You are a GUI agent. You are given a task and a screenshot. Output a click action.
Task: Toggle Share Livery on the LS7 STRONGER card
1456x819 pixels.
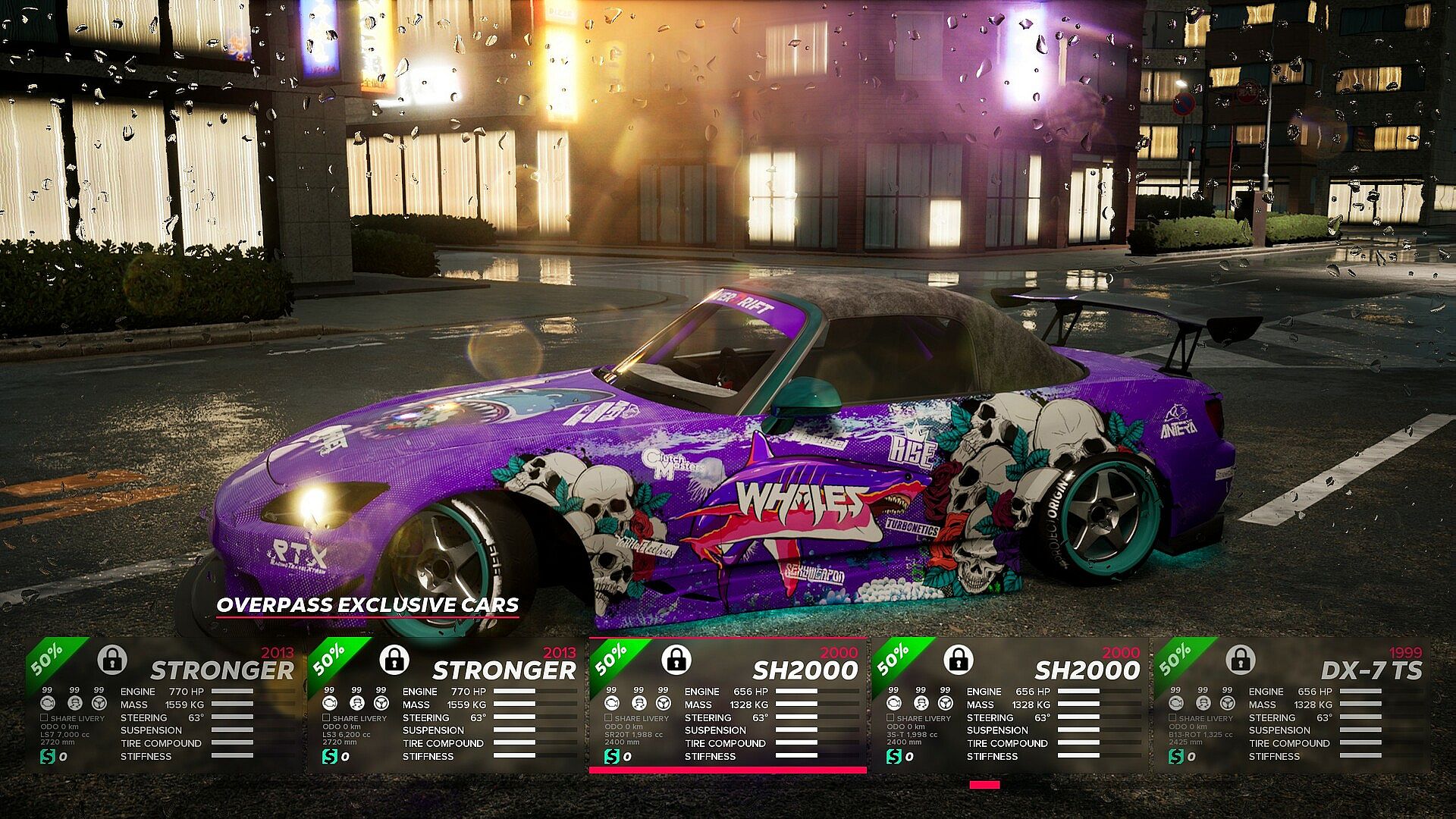pos(44,717)
